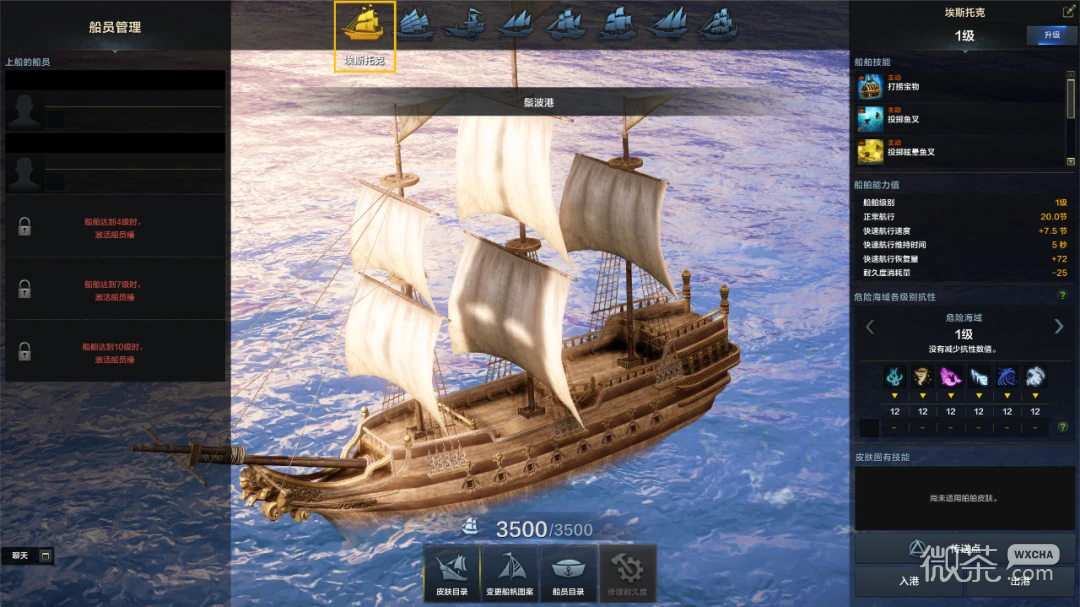Click the 传送点 teleport point button

tap(963, 549)
